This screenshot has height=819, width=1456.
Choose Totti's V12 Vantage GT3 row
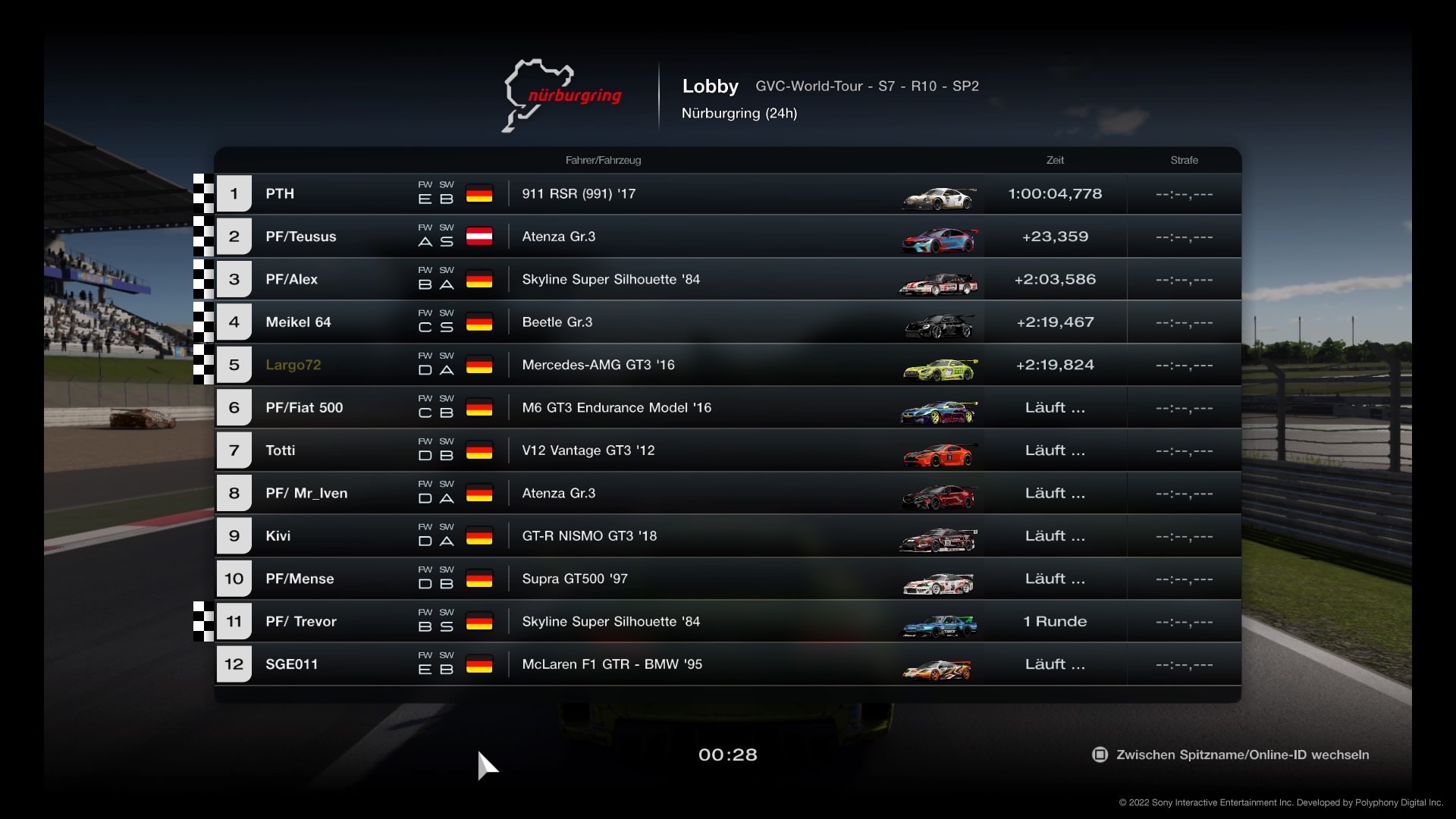pos(728,450)
